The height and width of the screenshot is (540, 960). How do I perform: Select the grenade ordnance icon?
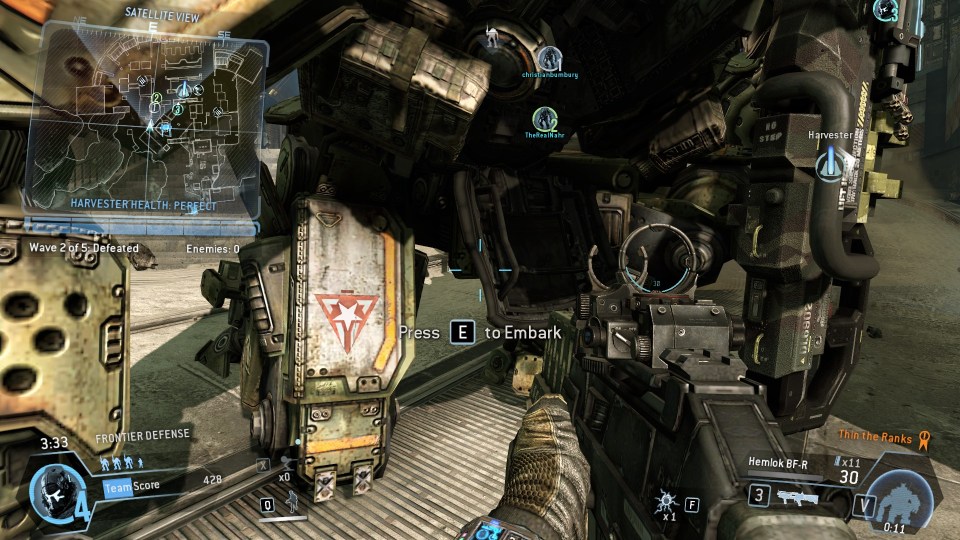pos(666,499)
